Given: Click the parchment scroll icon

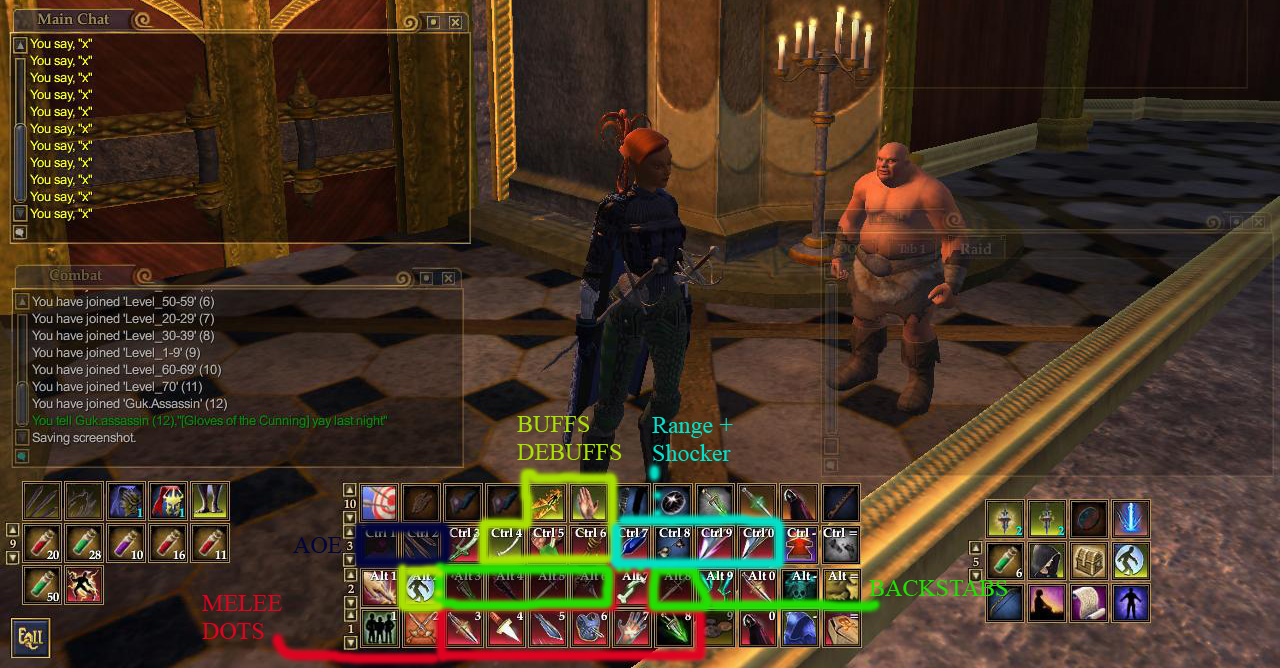Looking at the screenshot, I should click(x=1089, y=603).
